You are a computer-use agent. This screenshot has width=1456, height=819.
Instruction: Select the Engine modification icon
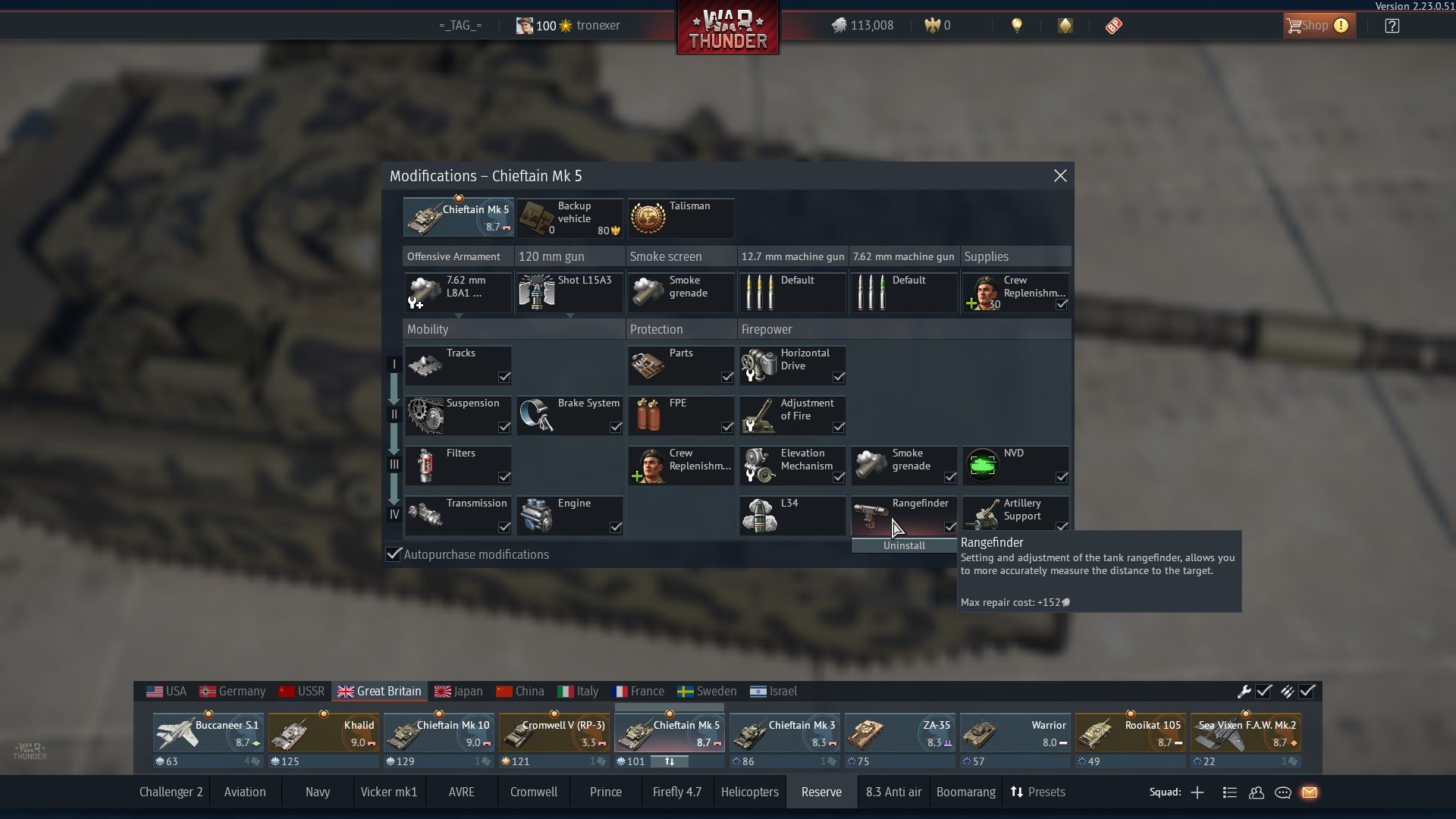coord(570,515)
